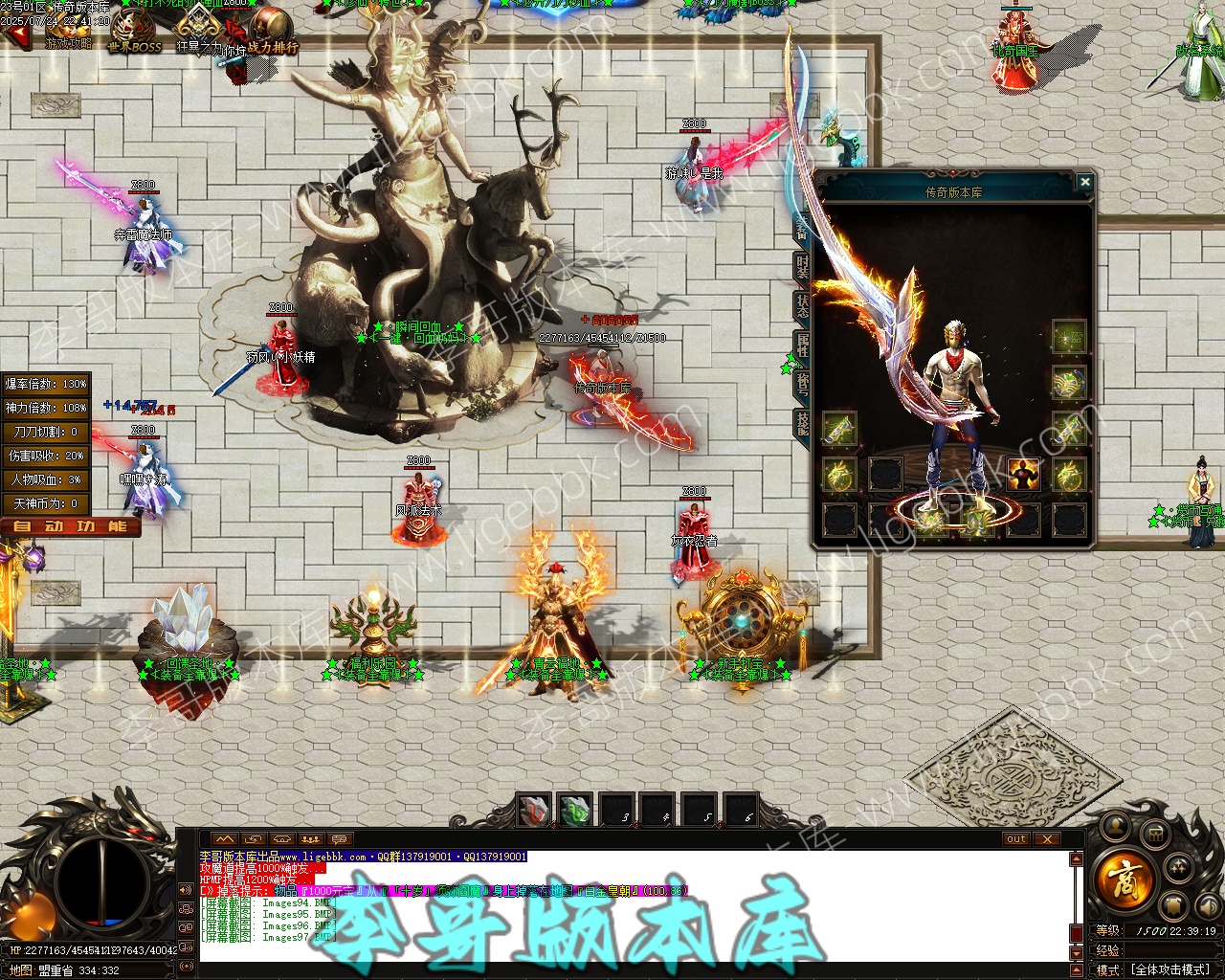Select the red warrior figure slot
1225x980 pixels.
(x=1023, y=474)
